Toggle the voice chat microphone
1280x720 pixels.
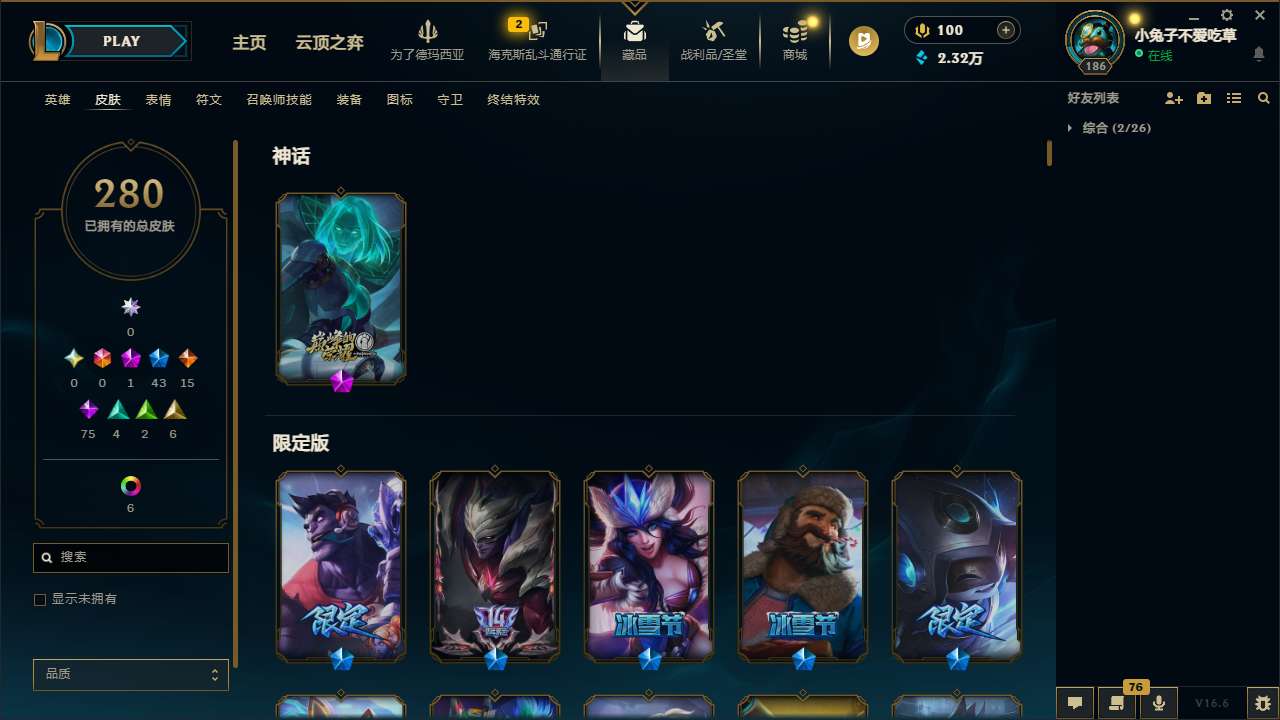tap(1158, 703)
